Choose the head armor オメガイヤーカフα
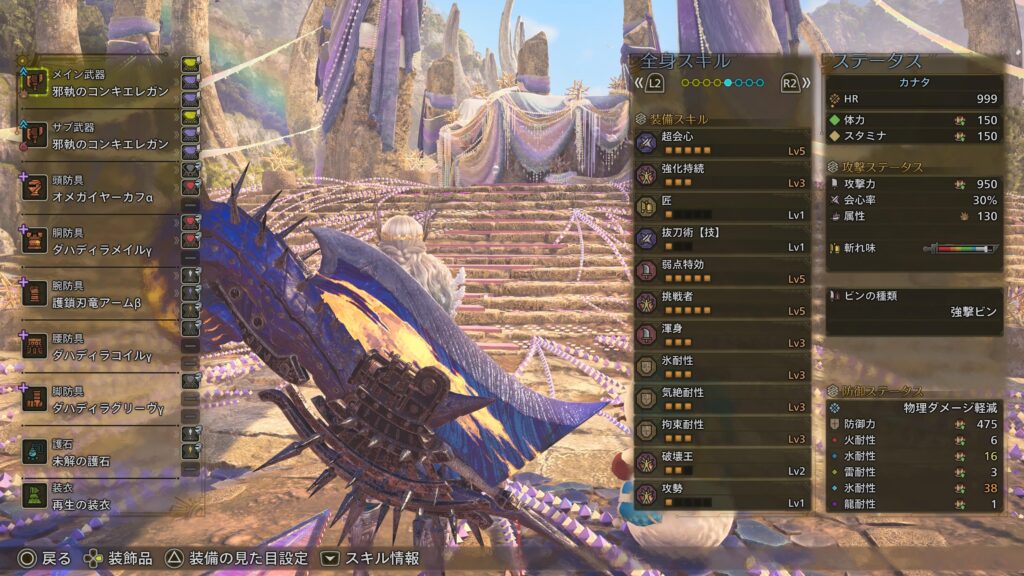1024x576 pixels. 100,189
